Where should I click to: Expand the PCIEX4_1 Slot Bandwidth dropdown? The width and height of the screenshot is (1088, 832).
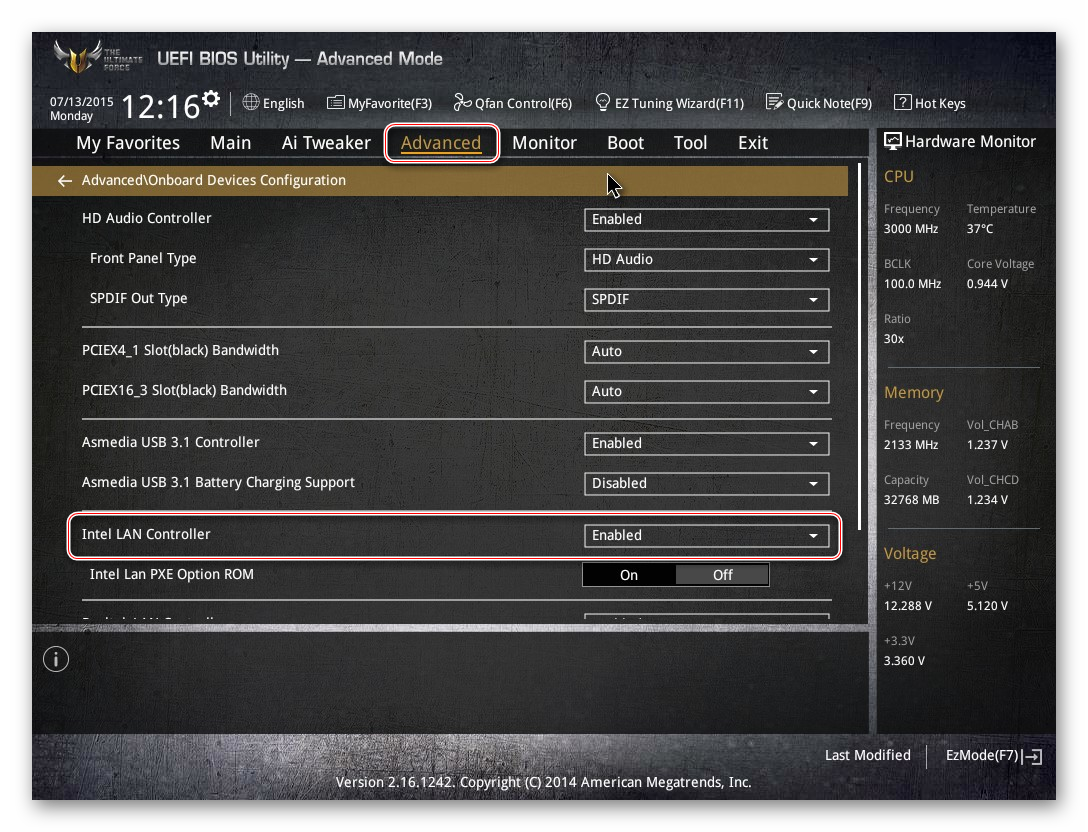706,351
